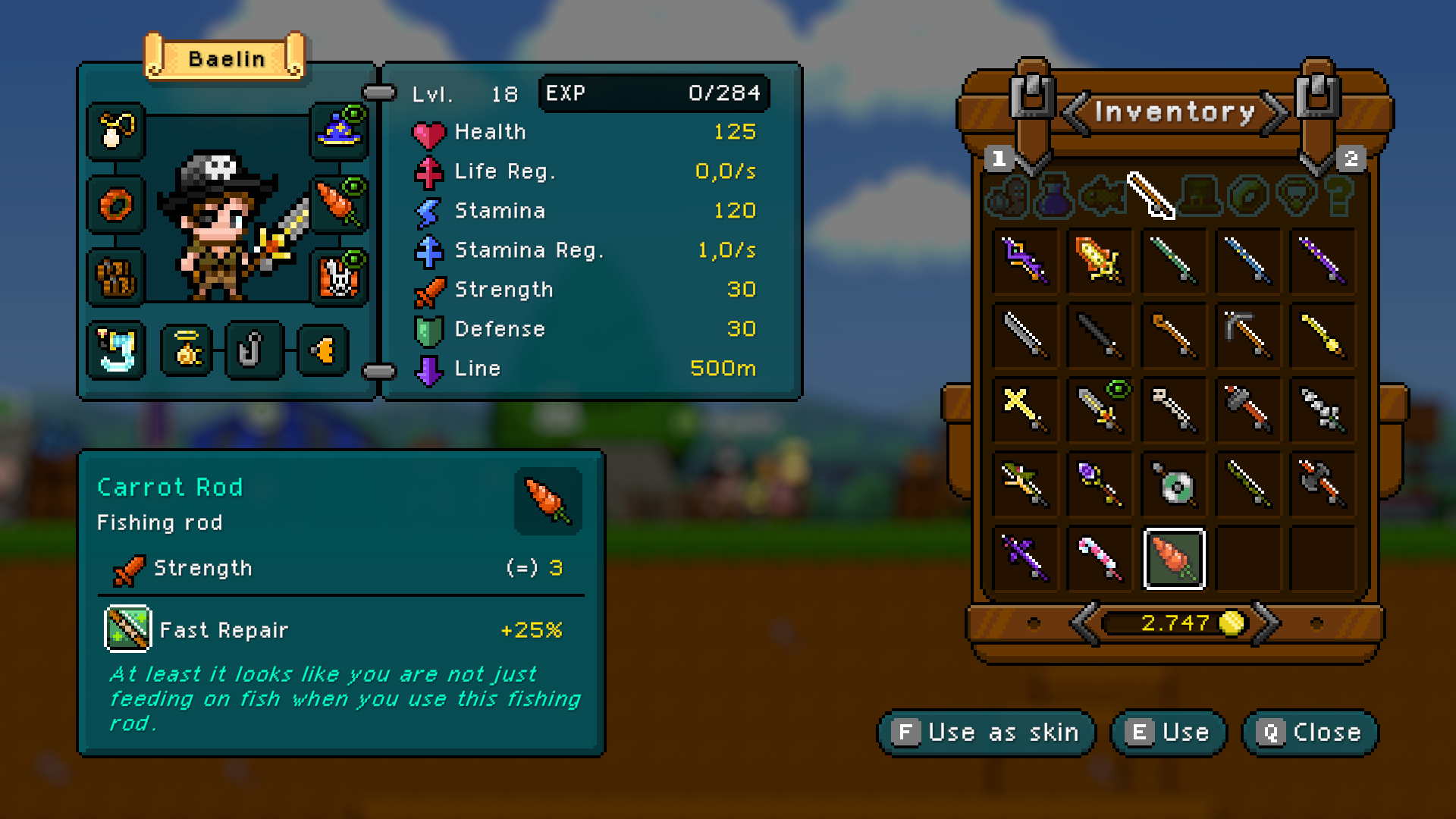The image size is (1456, 819).
Task: Select the carrot rod inventory slot
Action: 1174,560
